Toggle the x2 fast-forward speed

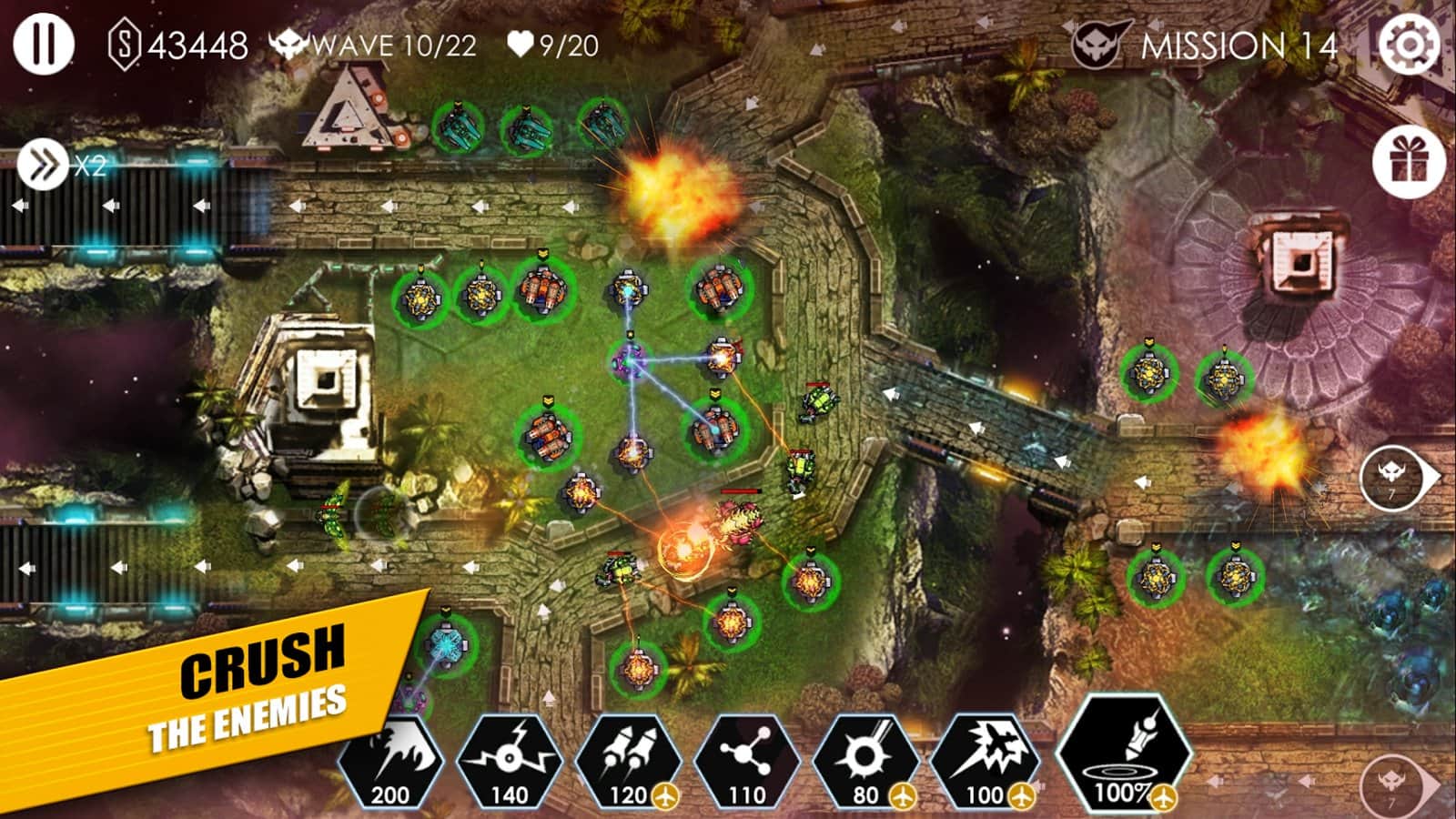click(x=43, y=166)
